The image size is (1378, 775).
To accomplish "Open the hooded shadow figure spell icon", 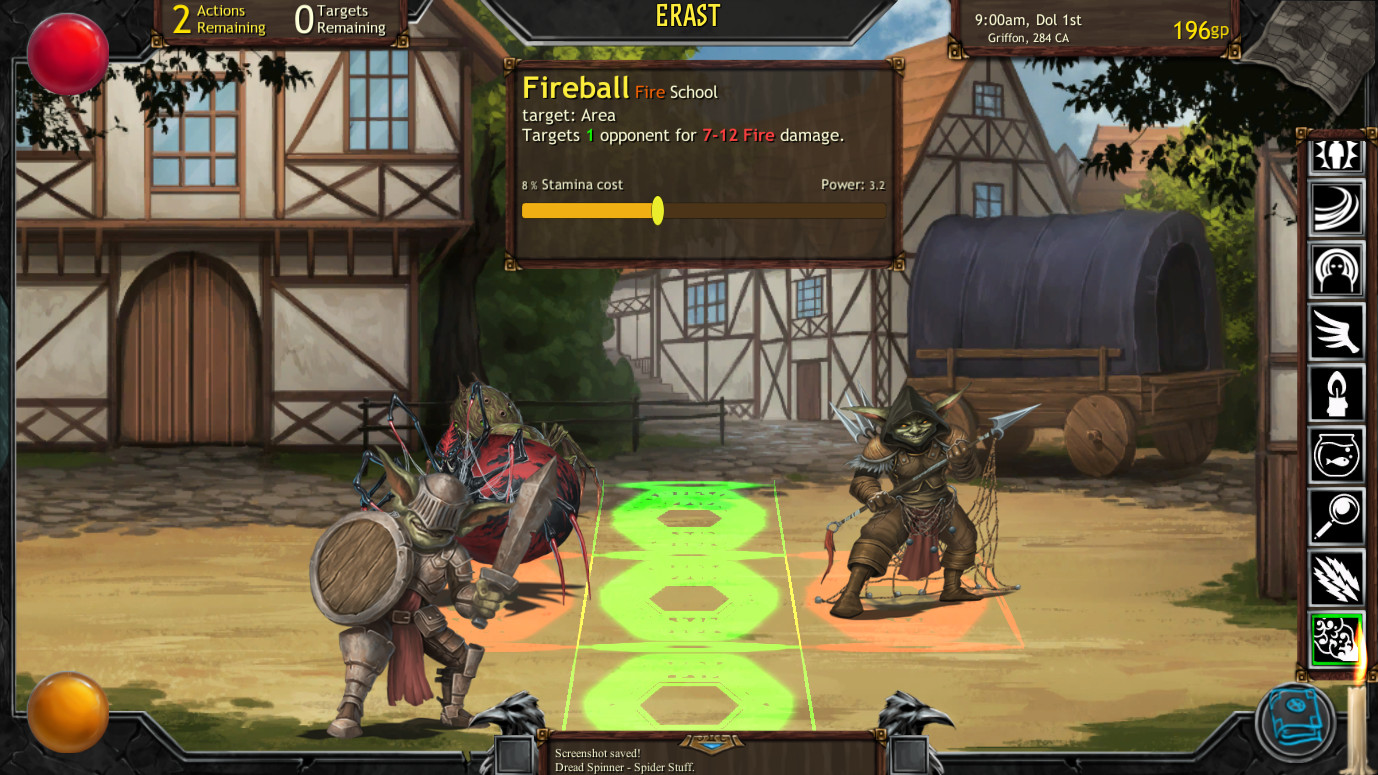I will 1337,270.
